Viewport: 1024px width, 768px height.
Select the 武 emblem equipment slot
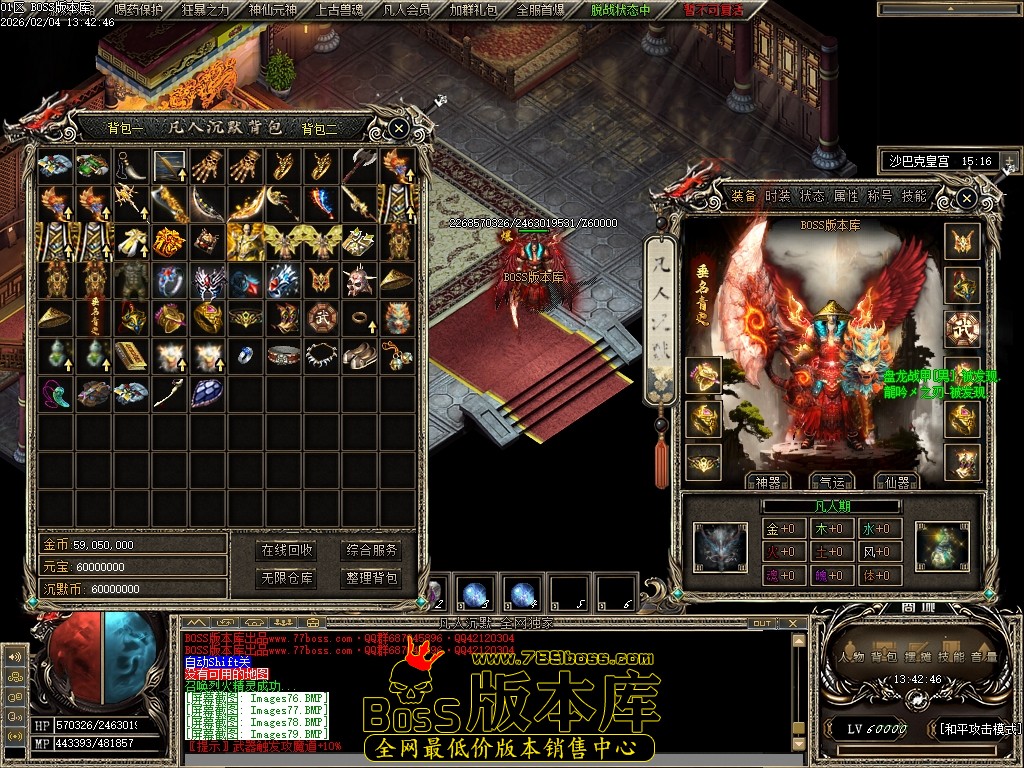(x=962, y=328)
